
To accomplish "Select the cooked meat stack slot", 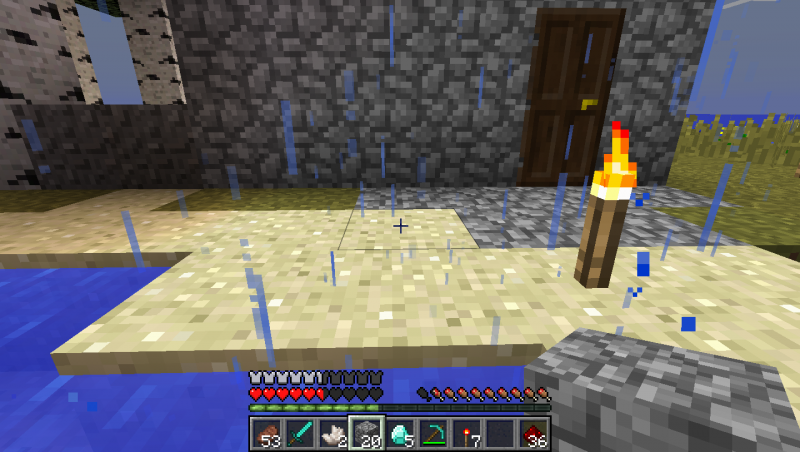I will pyautogui.click(x=267, y=434).
